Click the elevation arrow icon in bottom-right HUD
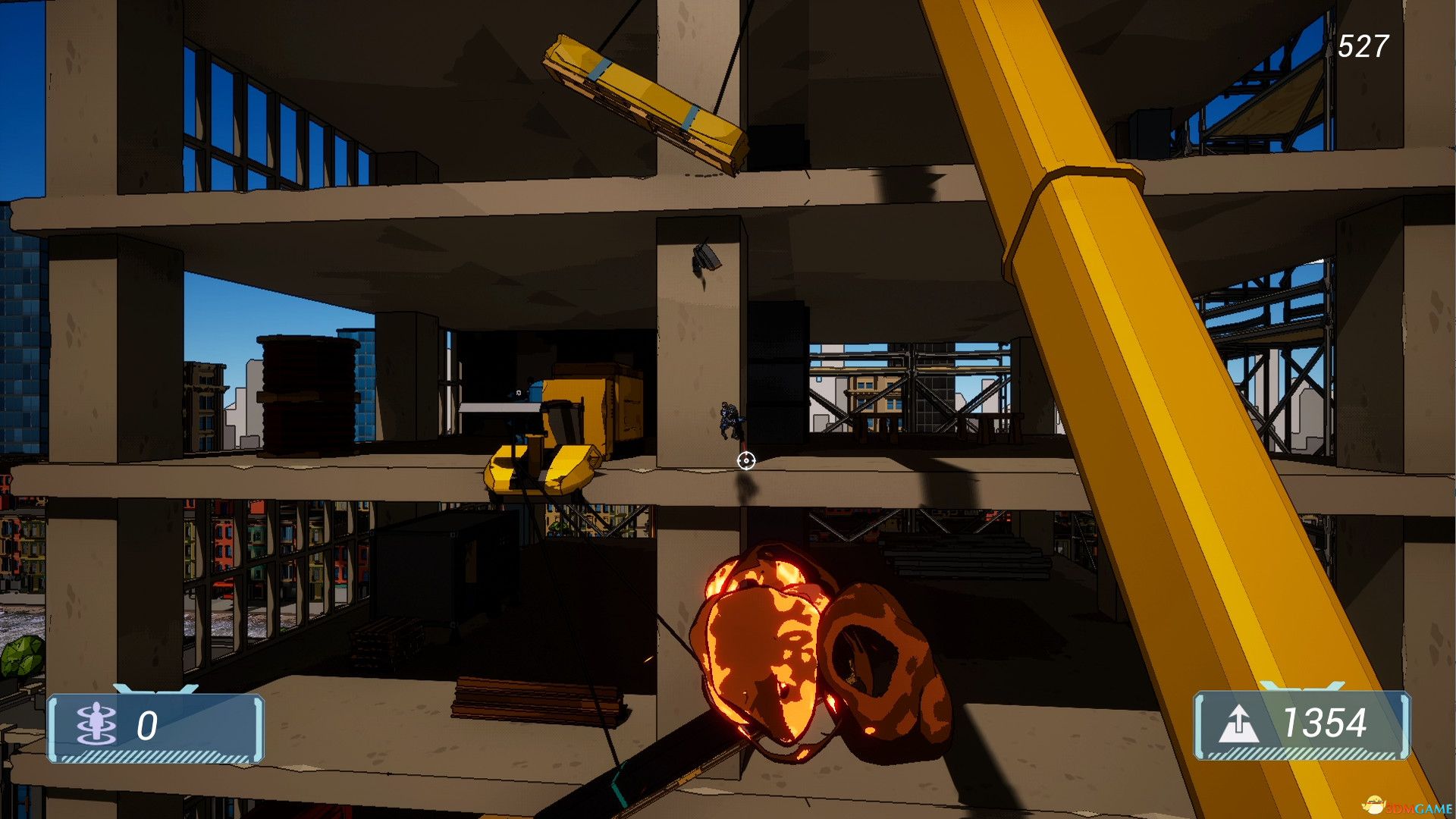The height and width of the screenshot is (819, 1456). pos(1241,723)
